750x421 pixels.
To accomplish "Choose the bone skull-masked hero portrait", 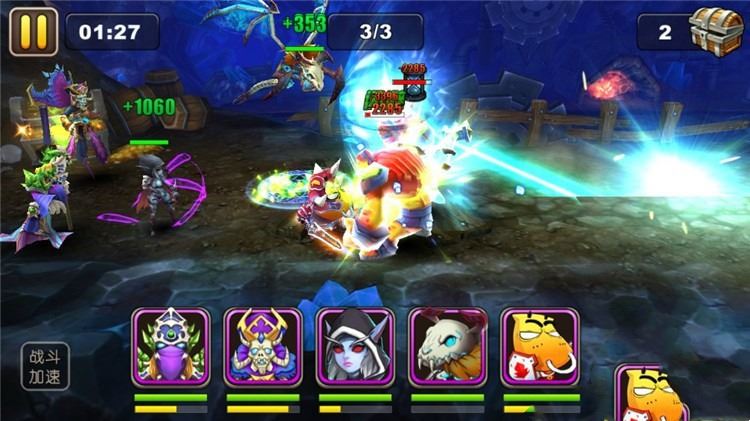I will coord(447,346).
